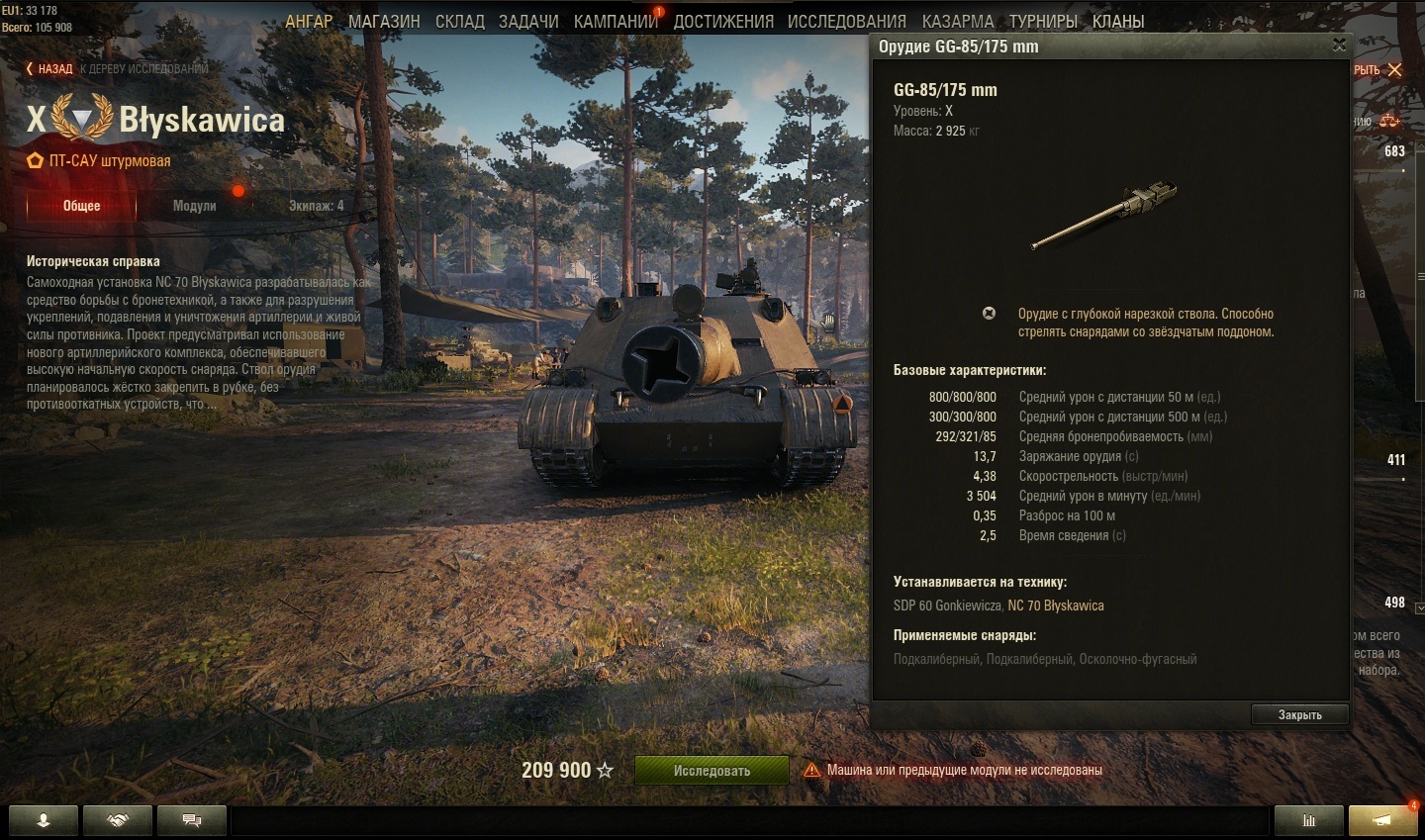Open the megaphone notifications button

pyautogui.click(x=1382, y=820)
